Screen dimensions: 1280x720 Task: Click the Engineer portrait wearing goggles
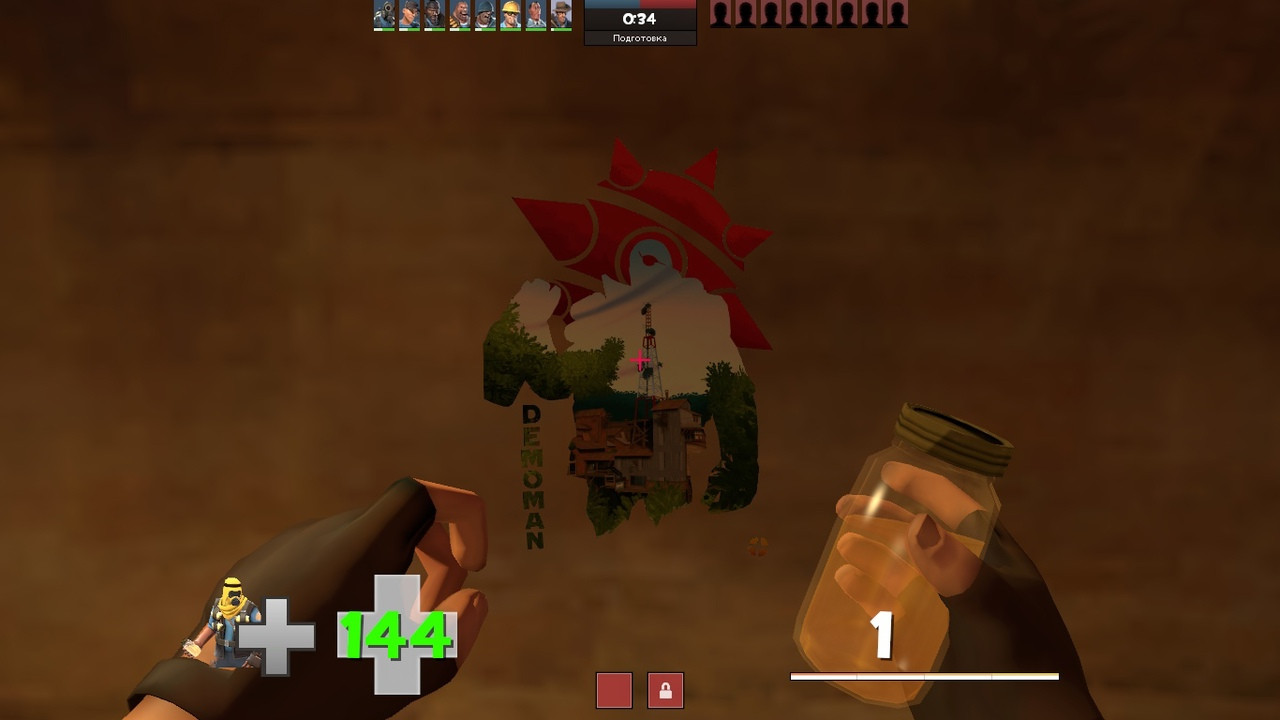(x=510, y=14)
